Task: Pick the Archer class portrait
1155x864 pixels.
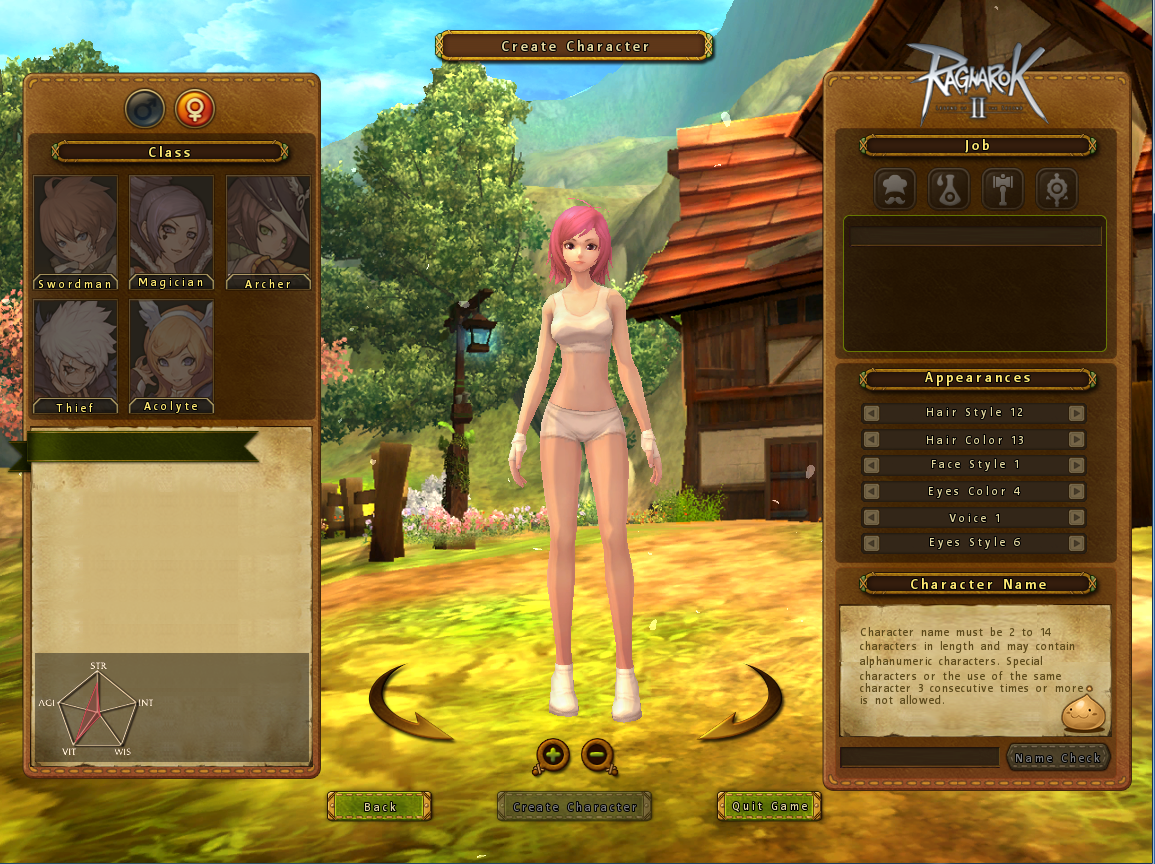Action: (x=268, y=232)
